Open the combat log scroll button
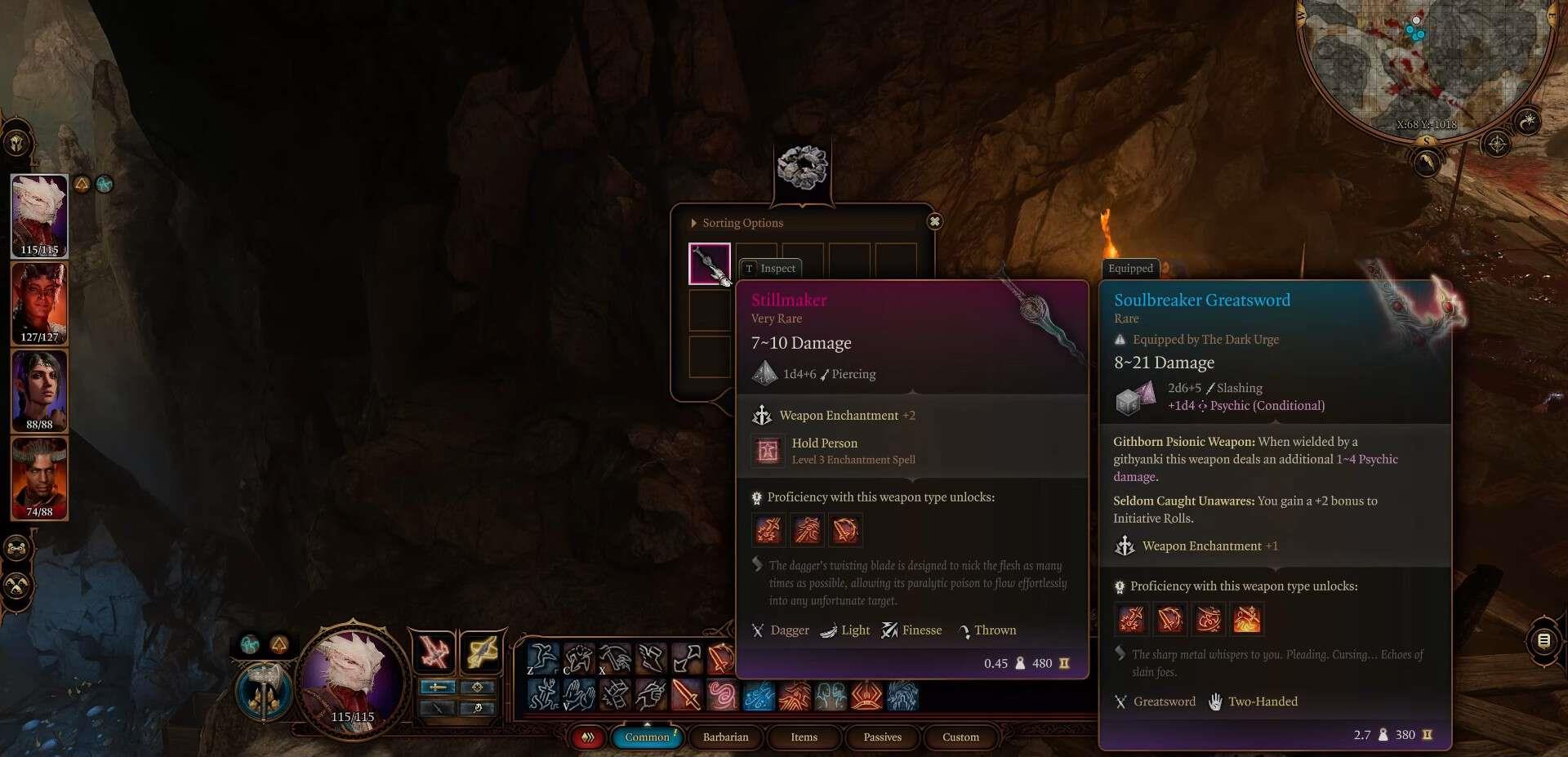Image resolution: width=1568 pixels, height=757 pixels. tap(1543, 640)
